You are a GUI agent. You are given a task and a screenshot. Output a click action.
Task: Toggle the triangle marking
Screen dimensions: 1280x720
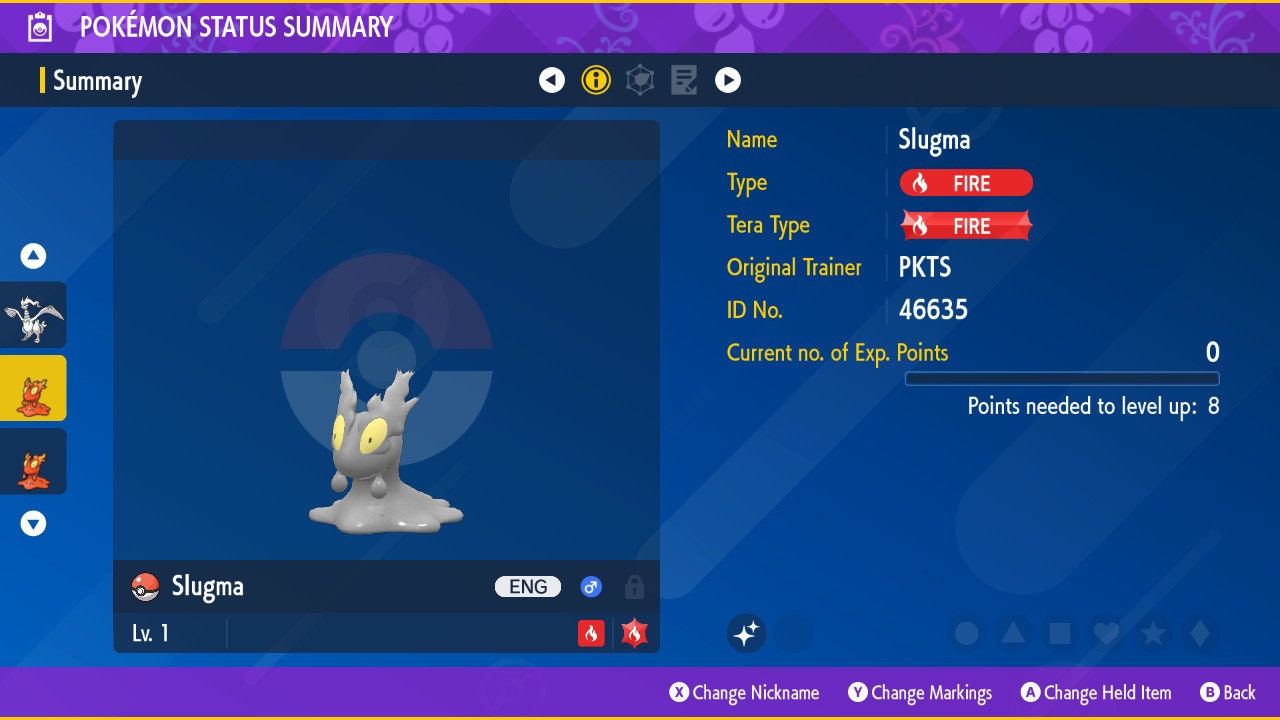(x=1013, y=633)
